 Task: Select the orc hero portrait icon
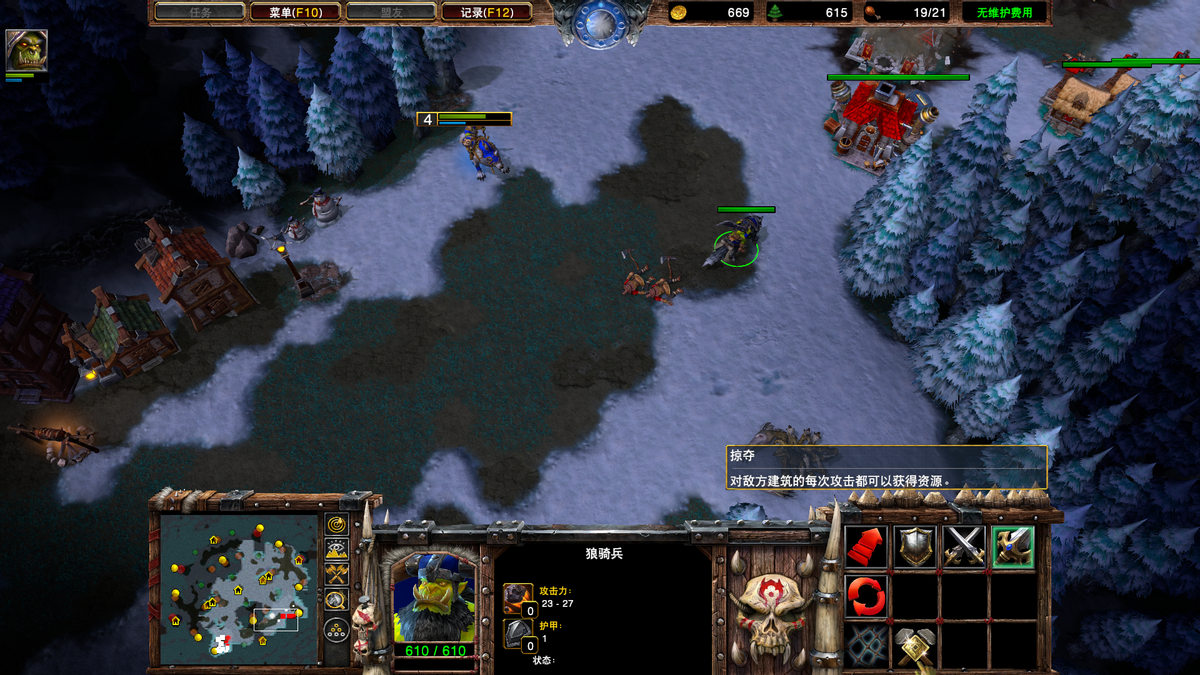[x=26, y=50]
